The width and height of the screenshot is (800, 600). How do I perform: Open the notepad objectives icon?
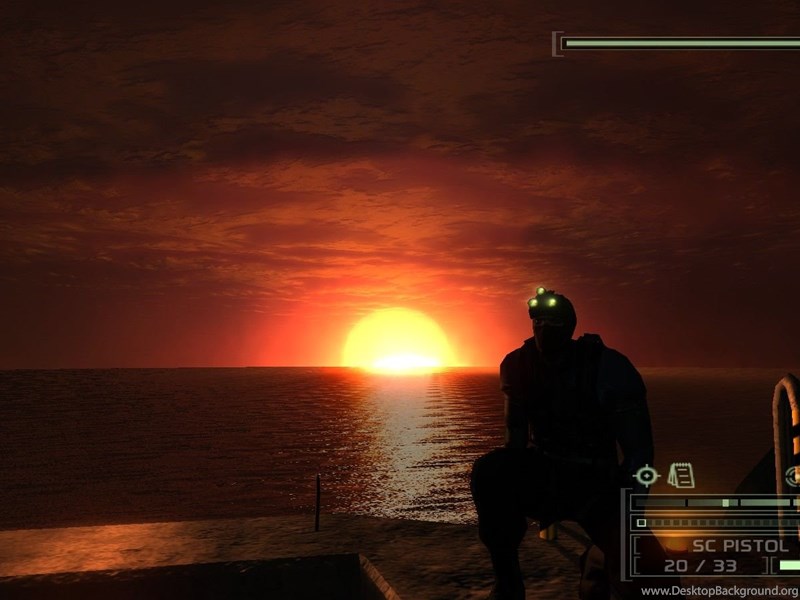tap(681, 475)
